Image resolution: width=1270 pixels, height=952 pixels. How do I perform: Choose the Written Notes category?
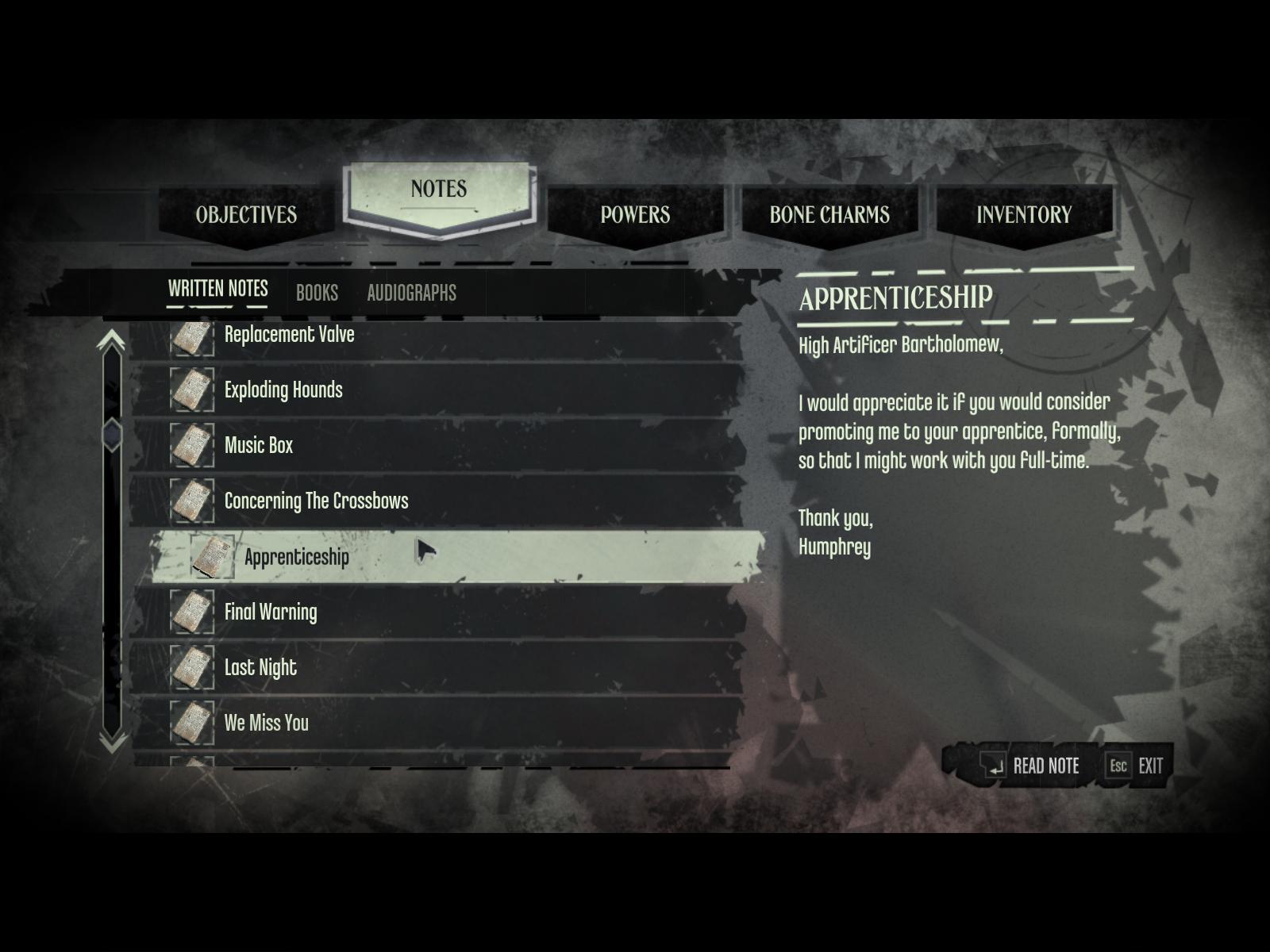click(x=217, y=289)
